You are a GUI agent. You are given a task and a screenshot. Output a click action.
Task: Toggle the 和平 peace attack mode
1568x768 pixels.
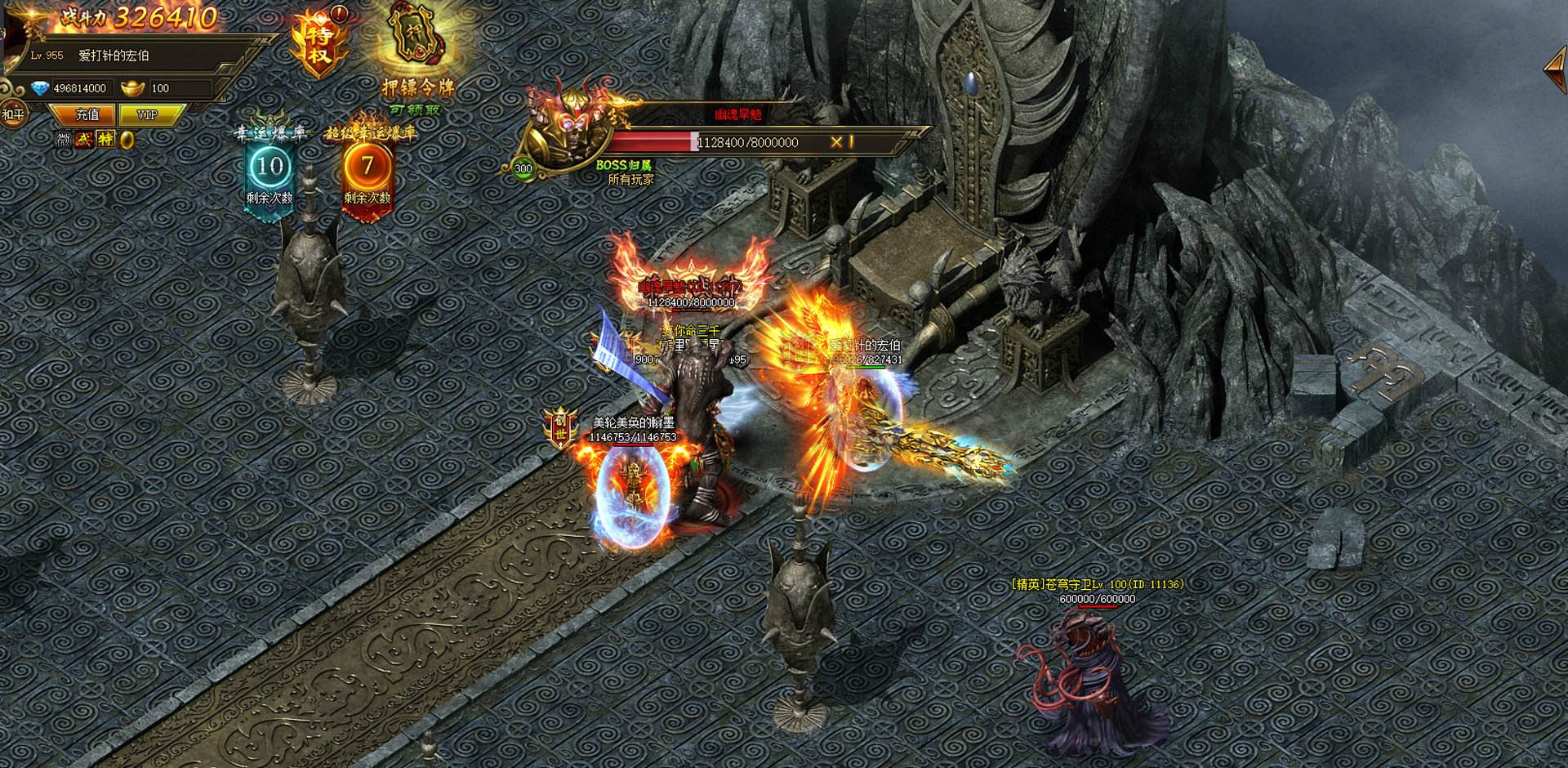click(12, 114)
